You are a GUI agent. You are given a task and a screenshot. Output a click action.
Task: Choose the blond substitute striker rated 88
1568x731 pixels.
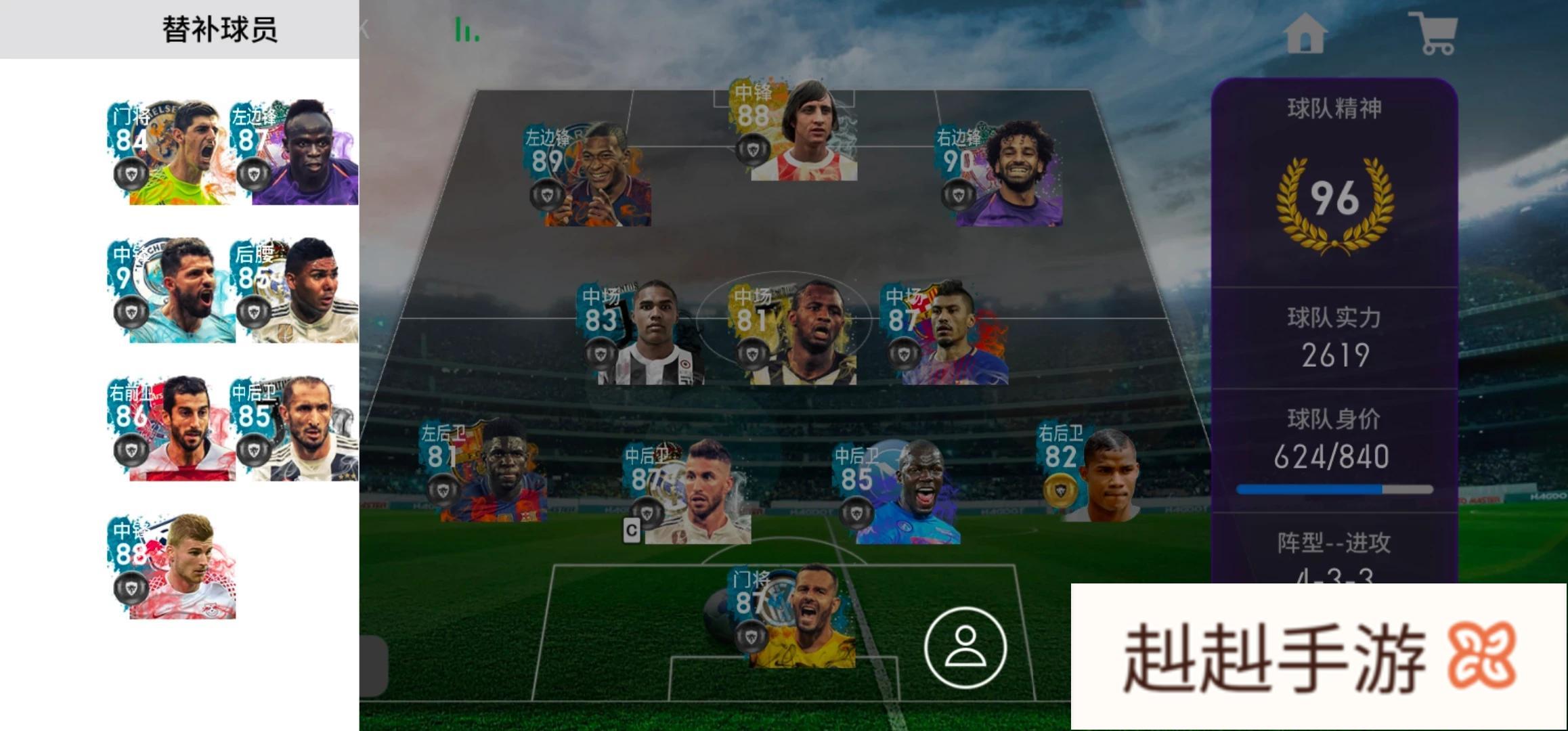[173, 567]
